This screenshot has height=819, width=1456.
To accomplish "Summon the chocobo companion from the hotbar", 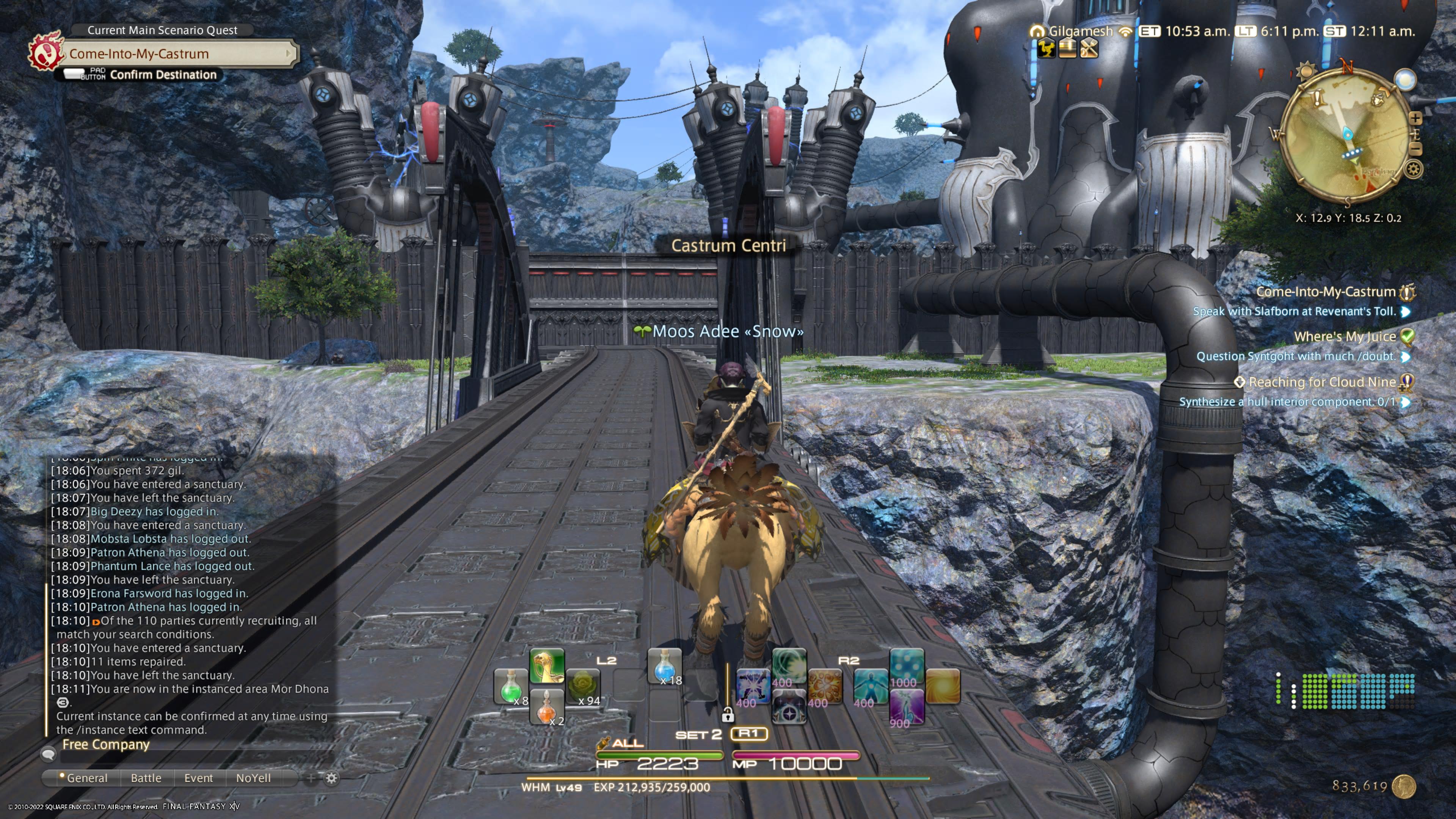I will click(546, 666).
